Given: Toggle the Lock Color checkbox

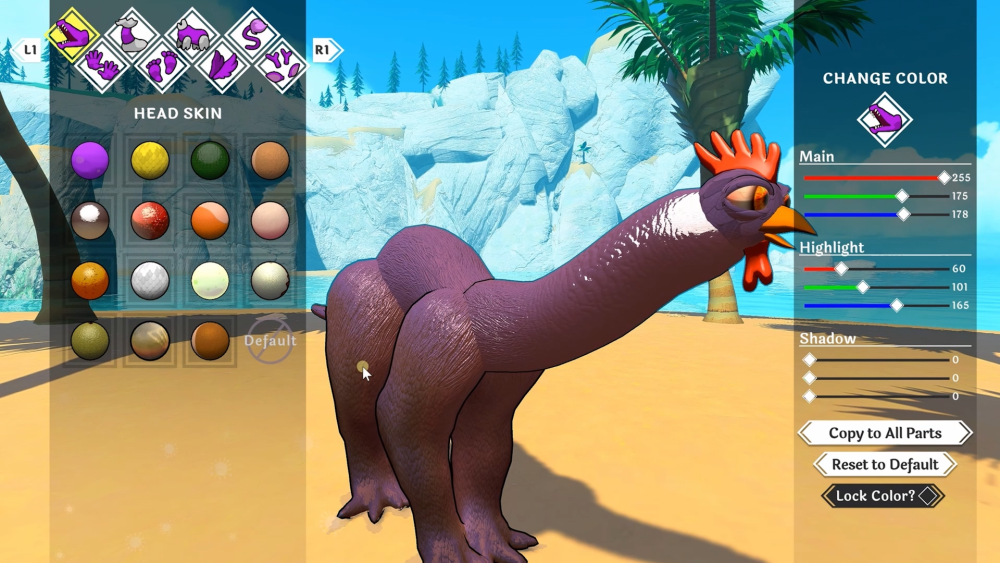Looking at the screenshot, I should (930, 495).
